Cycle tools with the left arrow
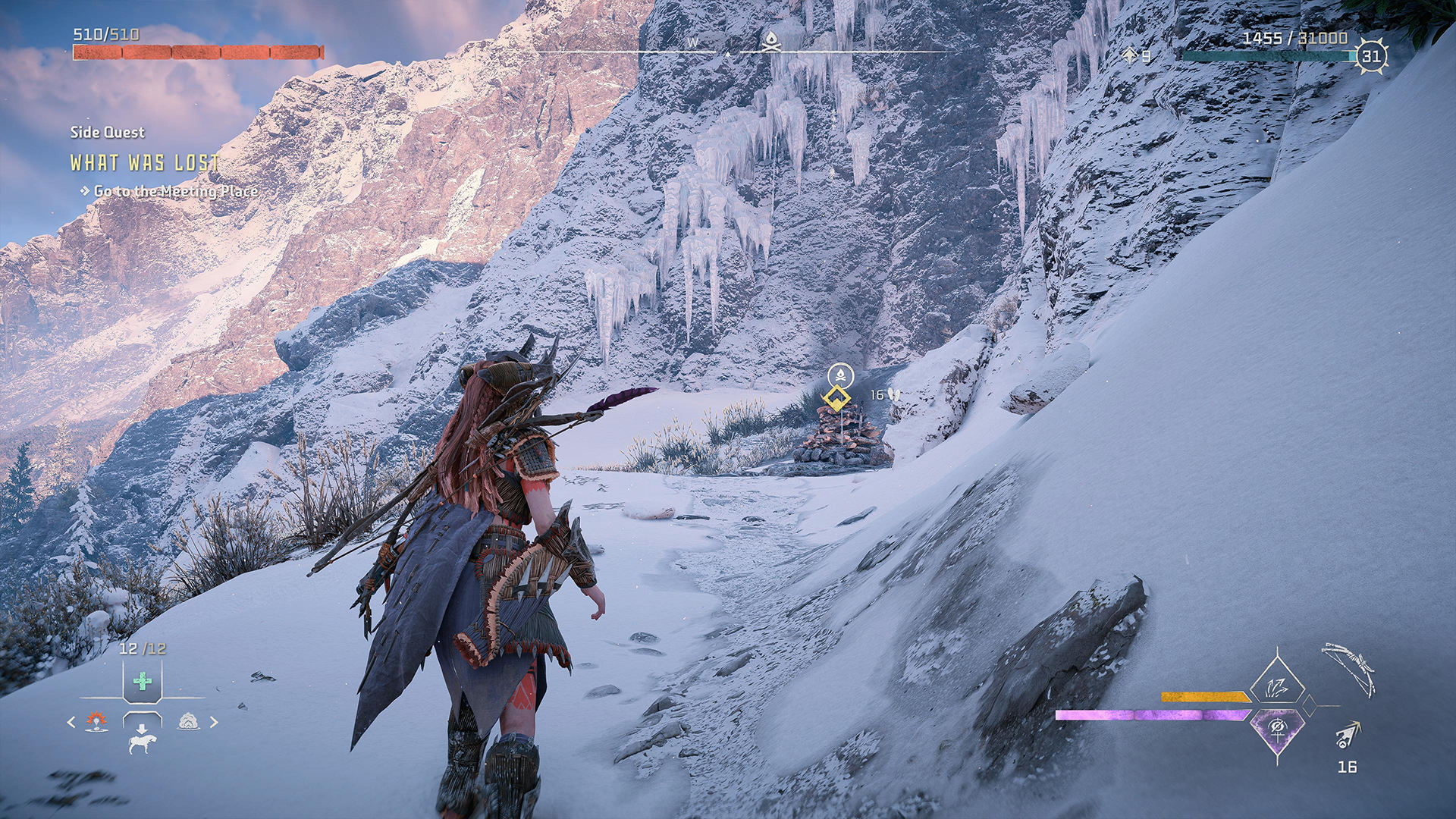This screenshot has height=819, width=1456. point(71,722)
